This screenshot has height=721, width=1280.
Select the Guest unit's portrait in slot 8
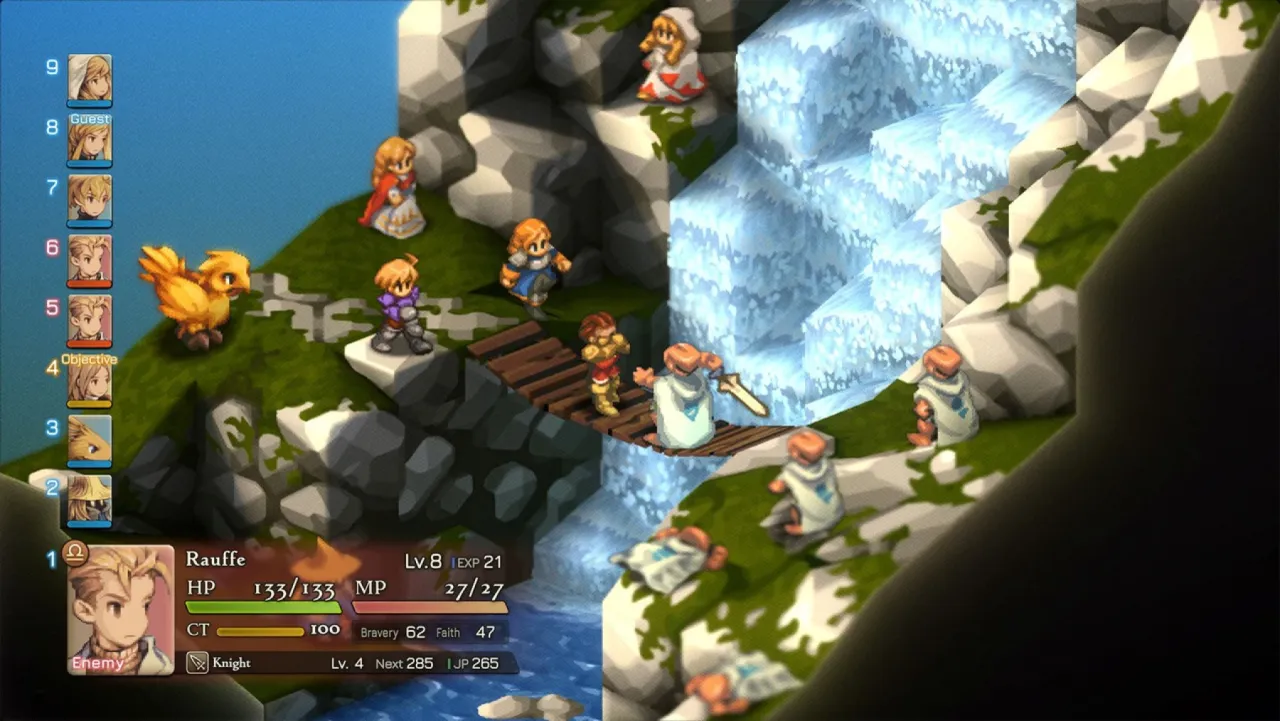[91, 140]
